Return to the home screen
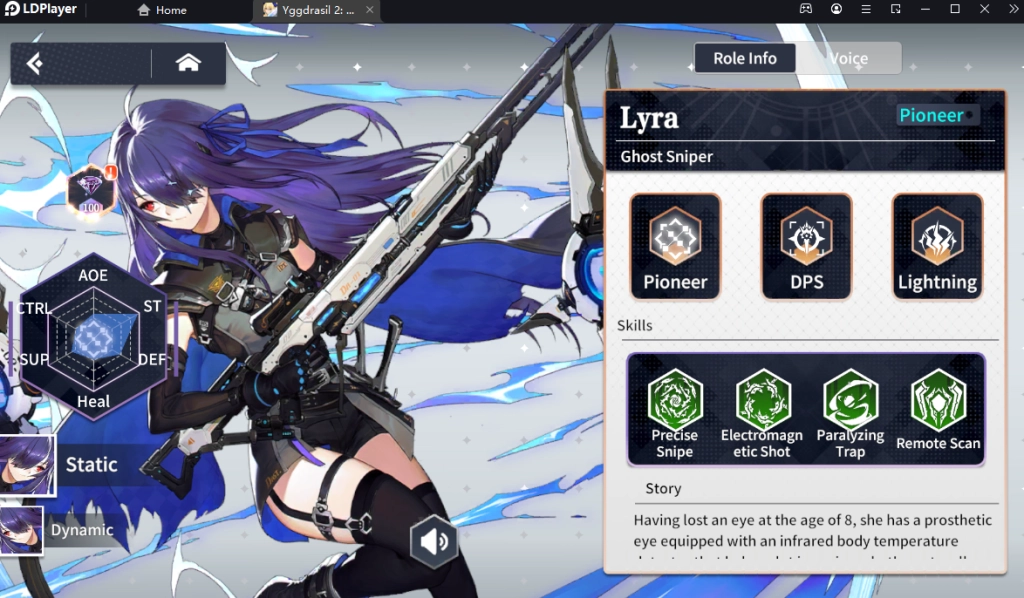1024x598 pixels. pyautogui.click(x=188, y=63)
